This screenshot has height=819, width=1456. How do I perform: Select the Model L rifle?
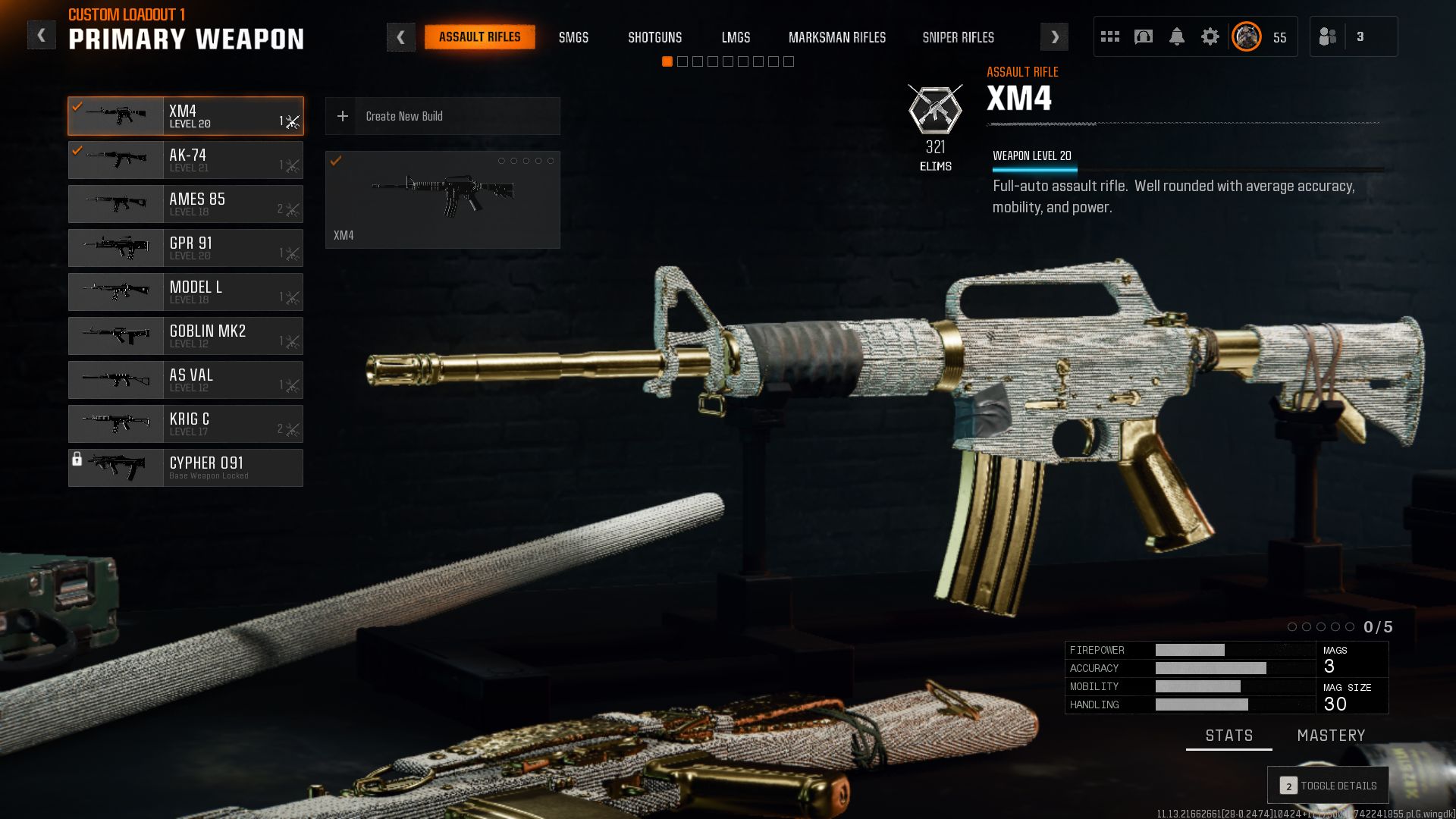(x=186, y=292)
